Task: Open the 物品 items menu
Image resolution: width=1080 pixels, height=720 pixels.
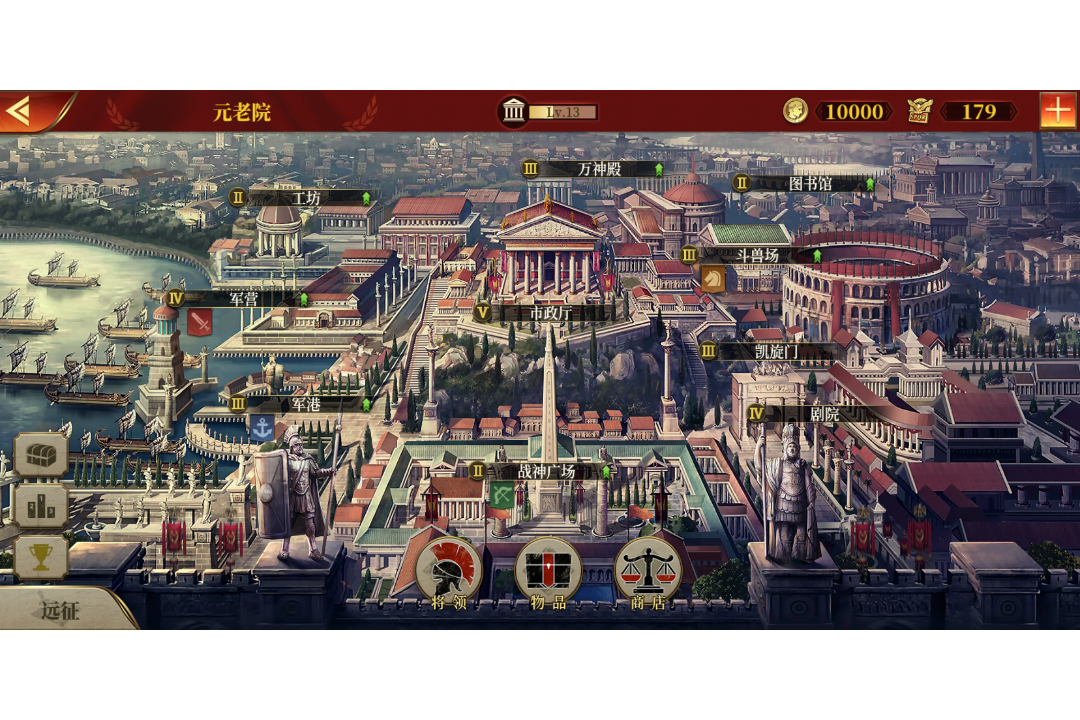Action: tap(548, 573)
